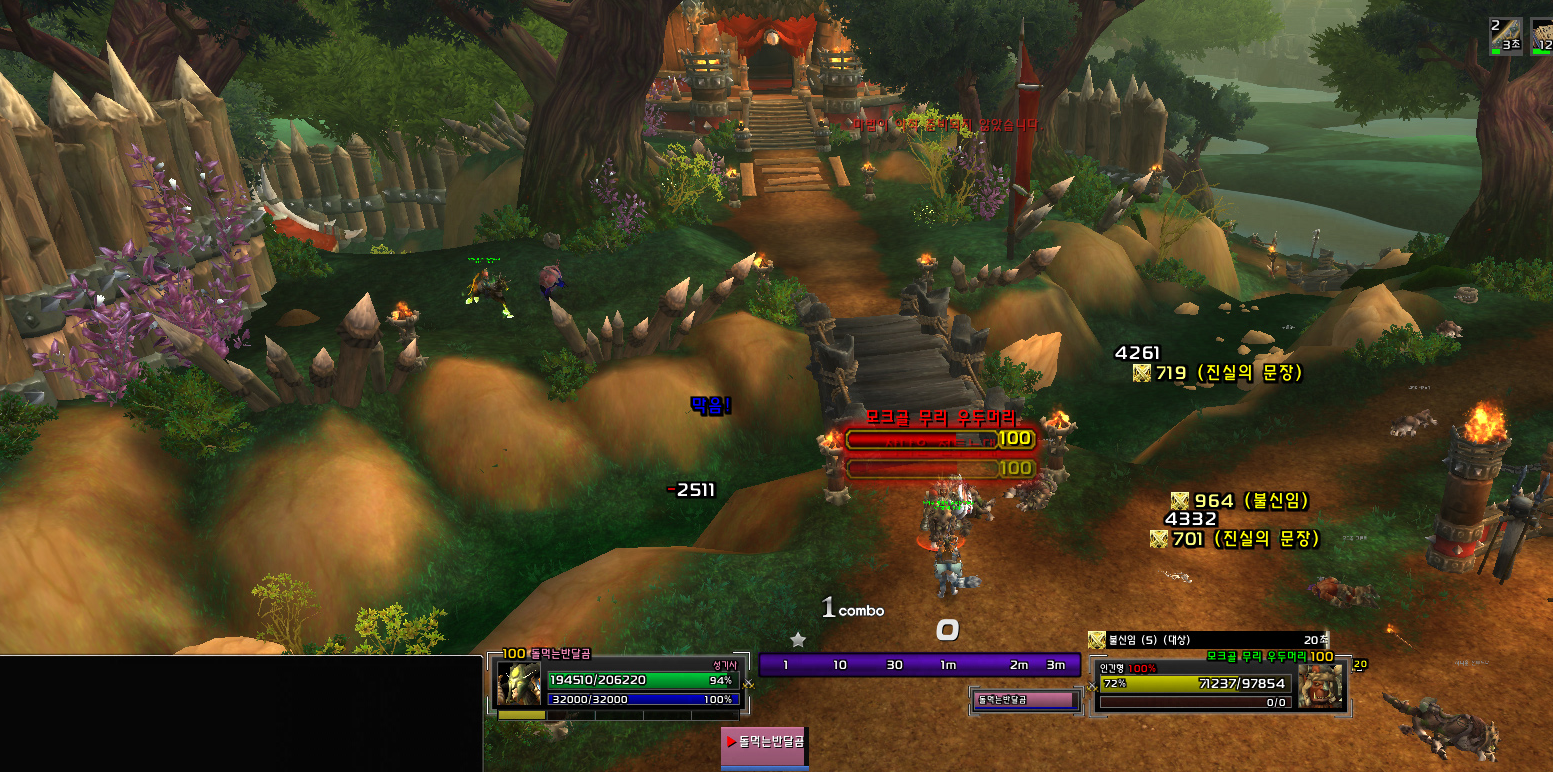This screenshot has height=772, width=1553.
Task: Click the parchment buff icon at the screen edge
Action: pyautogui.click(x=1542, y=34)
